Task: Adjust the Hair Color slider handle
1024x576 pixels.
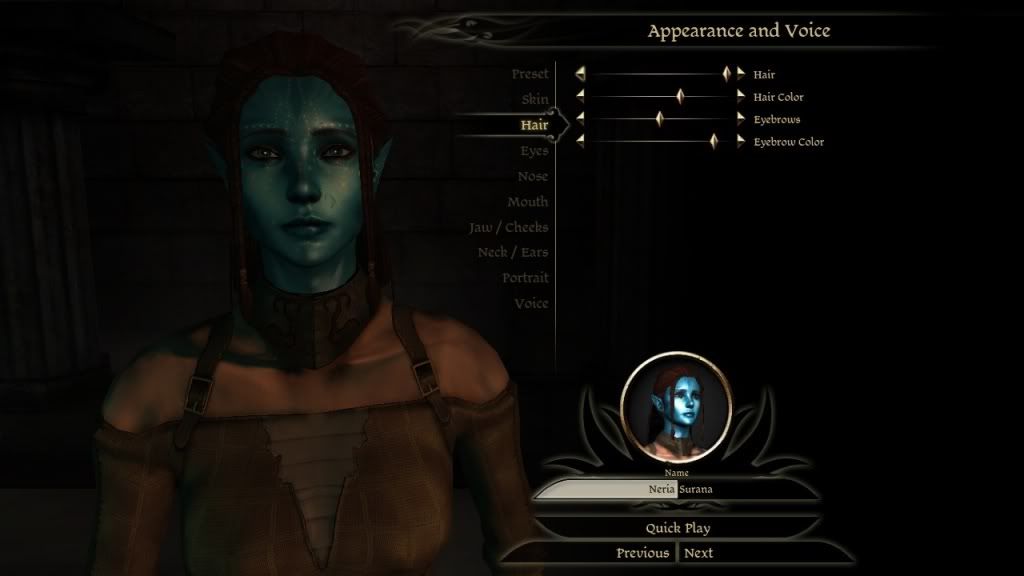Action: pos(680,97)
